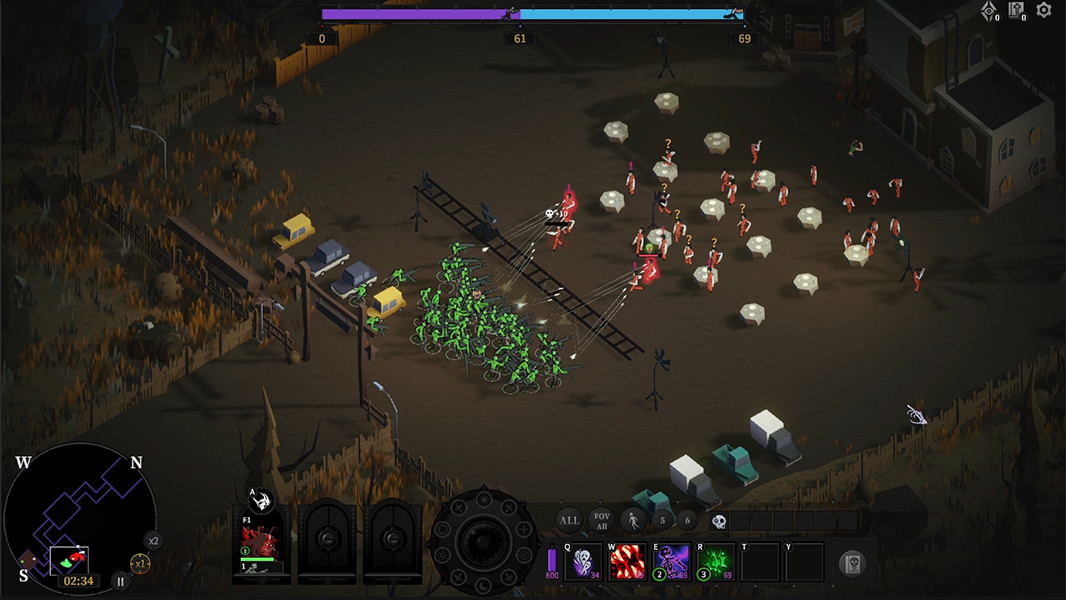Screen dimensions: 1066x600
Task: Select control group 6
Action: 686,520
